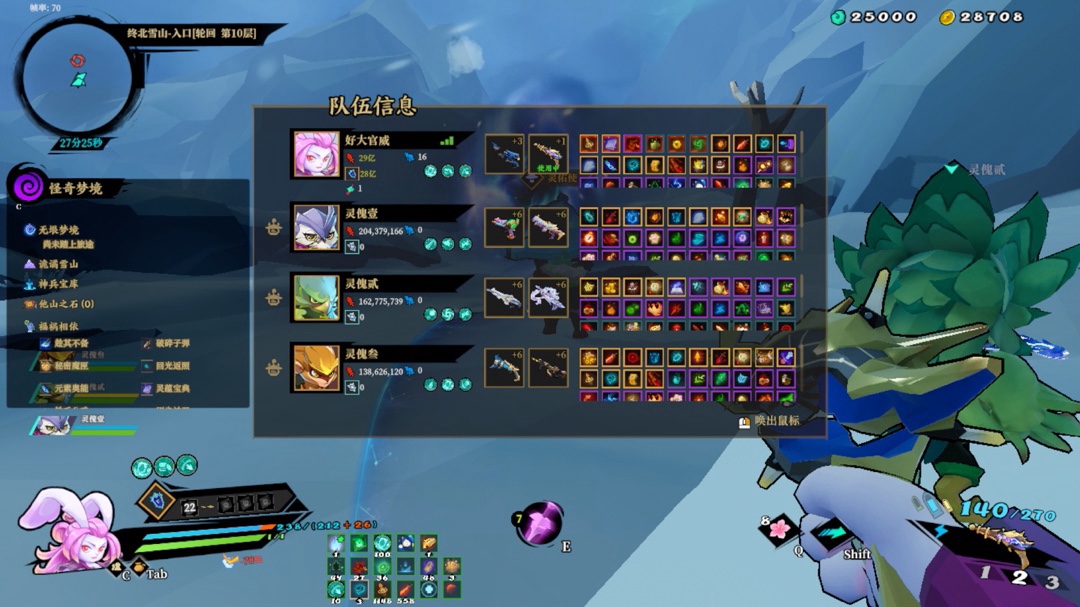Inspect 灵傀叁's dark rifle second weapon
This screenshot has width=1080, height=607.
tap(548, 367)
